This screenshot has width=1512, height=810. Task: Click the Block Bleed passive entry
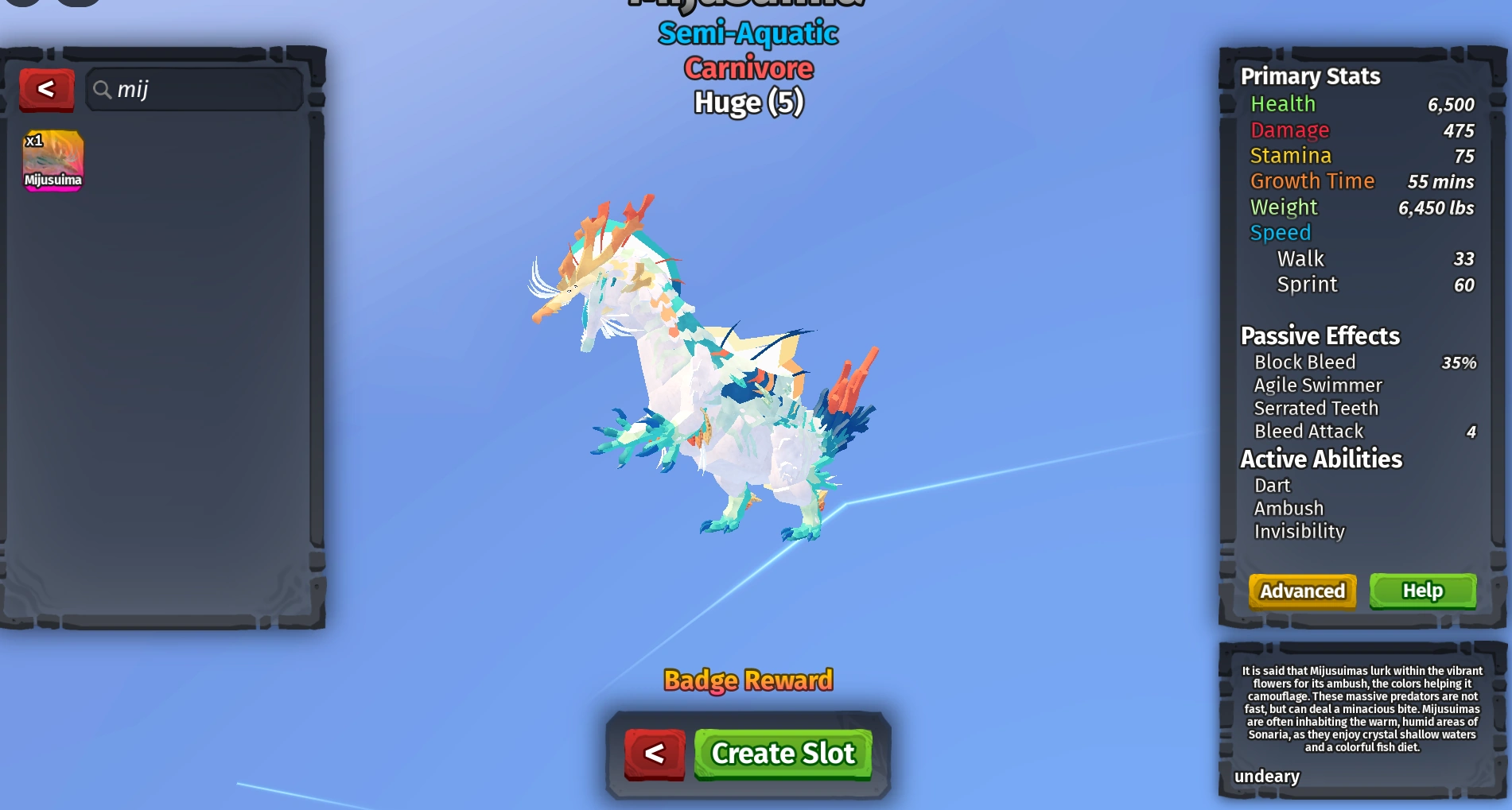1305,362
